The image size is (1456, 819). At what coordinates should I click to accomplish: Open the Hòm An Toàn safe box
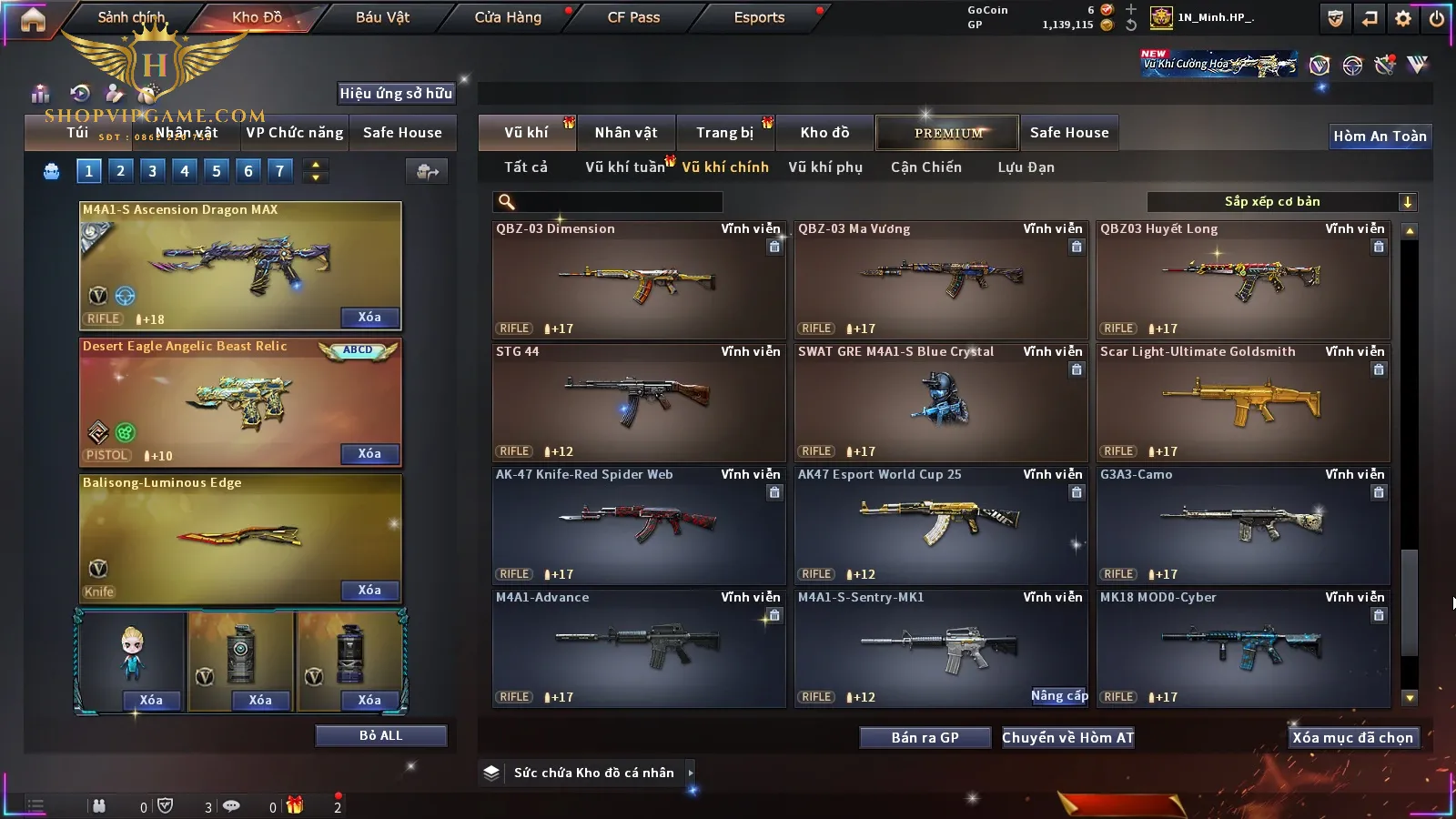pos(1380,136)
